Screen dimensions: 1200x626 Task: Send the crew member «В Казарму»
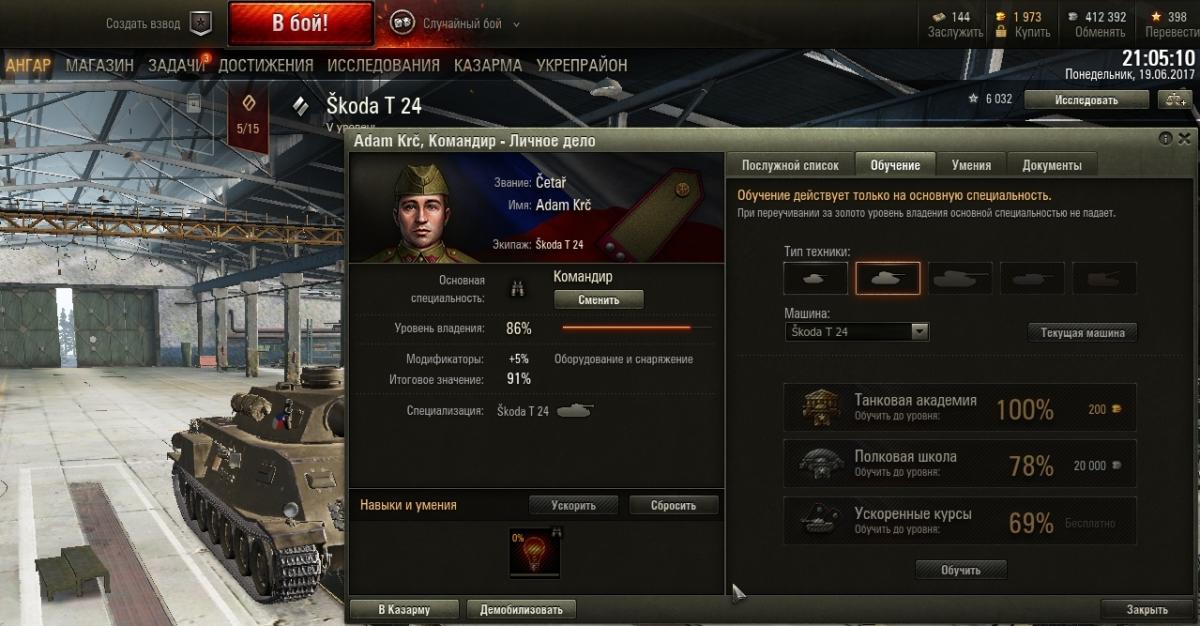404,609
